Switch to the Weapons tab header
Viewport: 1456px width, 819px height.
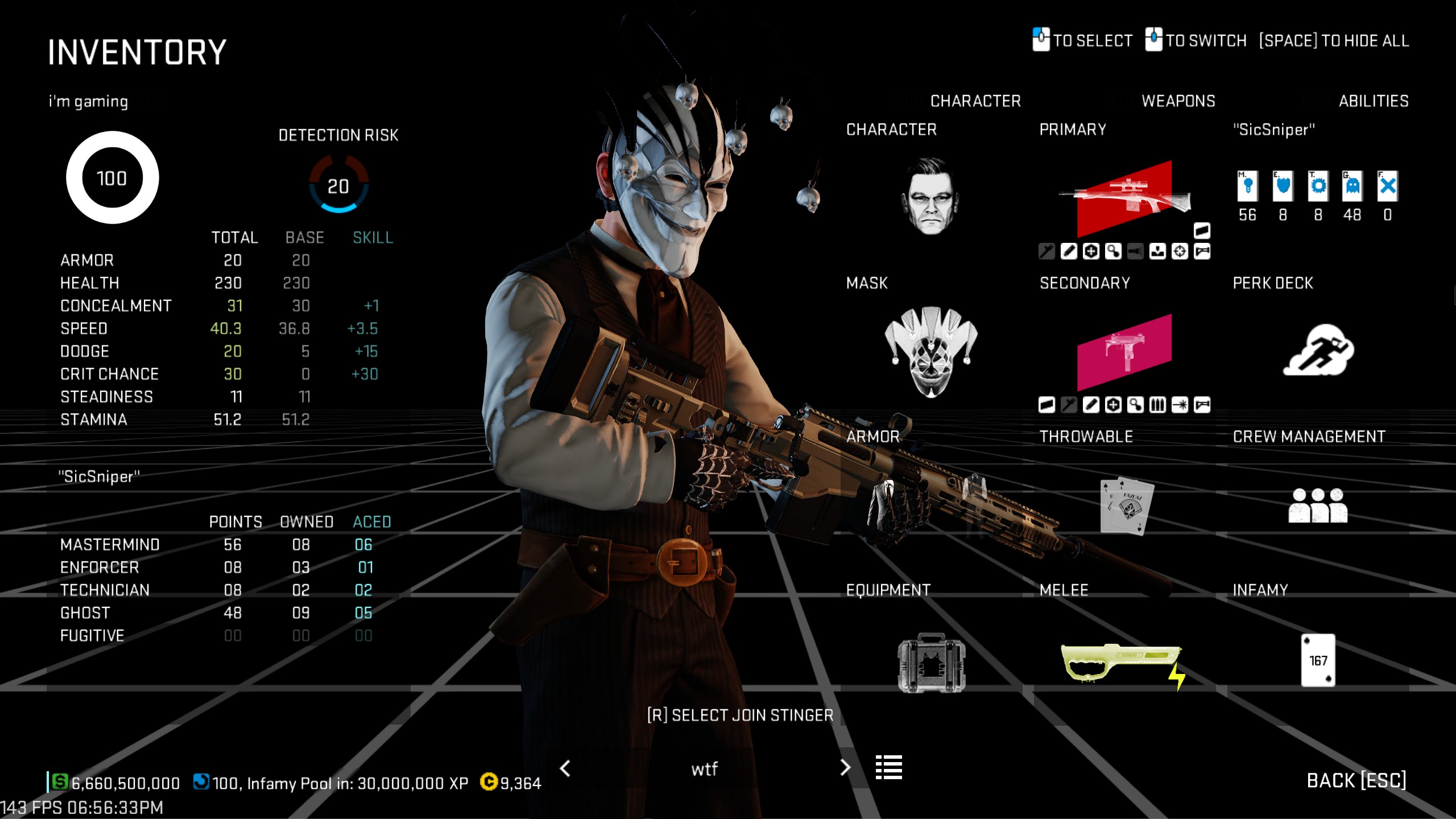point(1178,101)
